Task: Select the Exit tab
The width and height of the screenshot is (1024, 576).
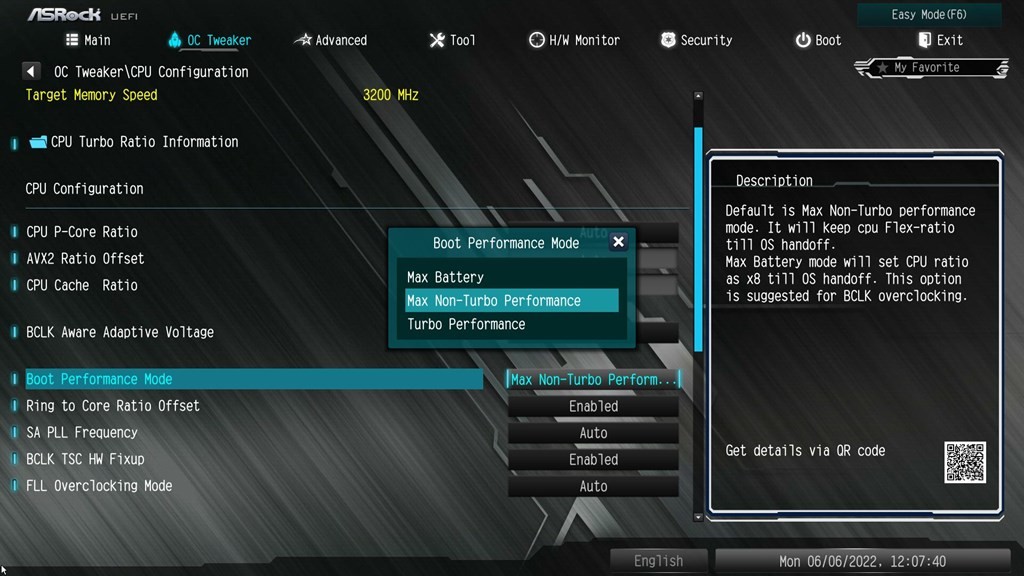Action: (940, 40)
